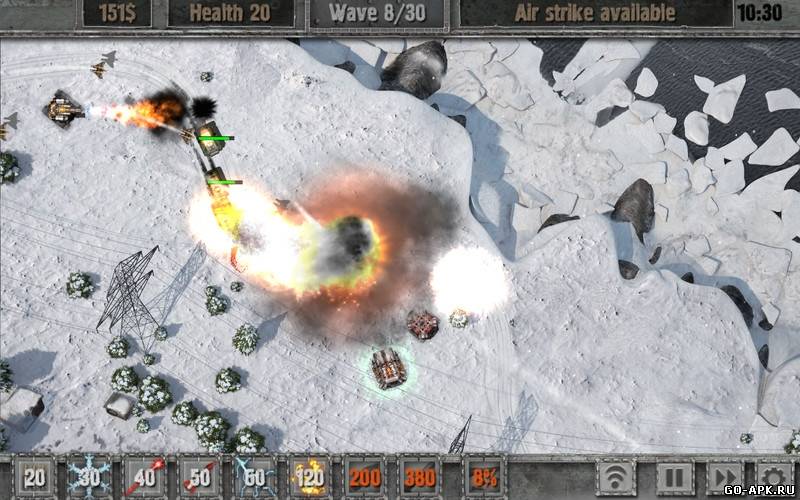The height and width of the screenshot is (500, 800).
Task: Choose the locked 380-cost tower
Action: [x=420, y=477]
